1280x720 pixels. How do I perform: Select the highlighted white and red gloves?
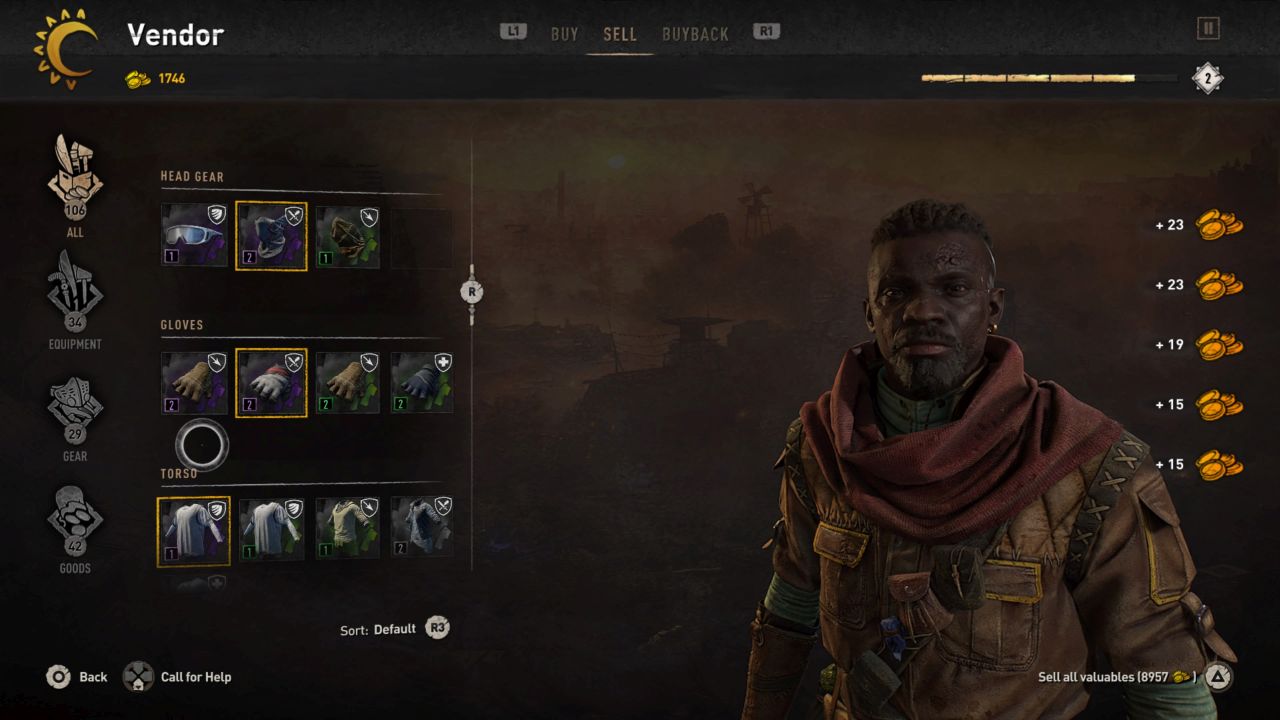[271, 383]
